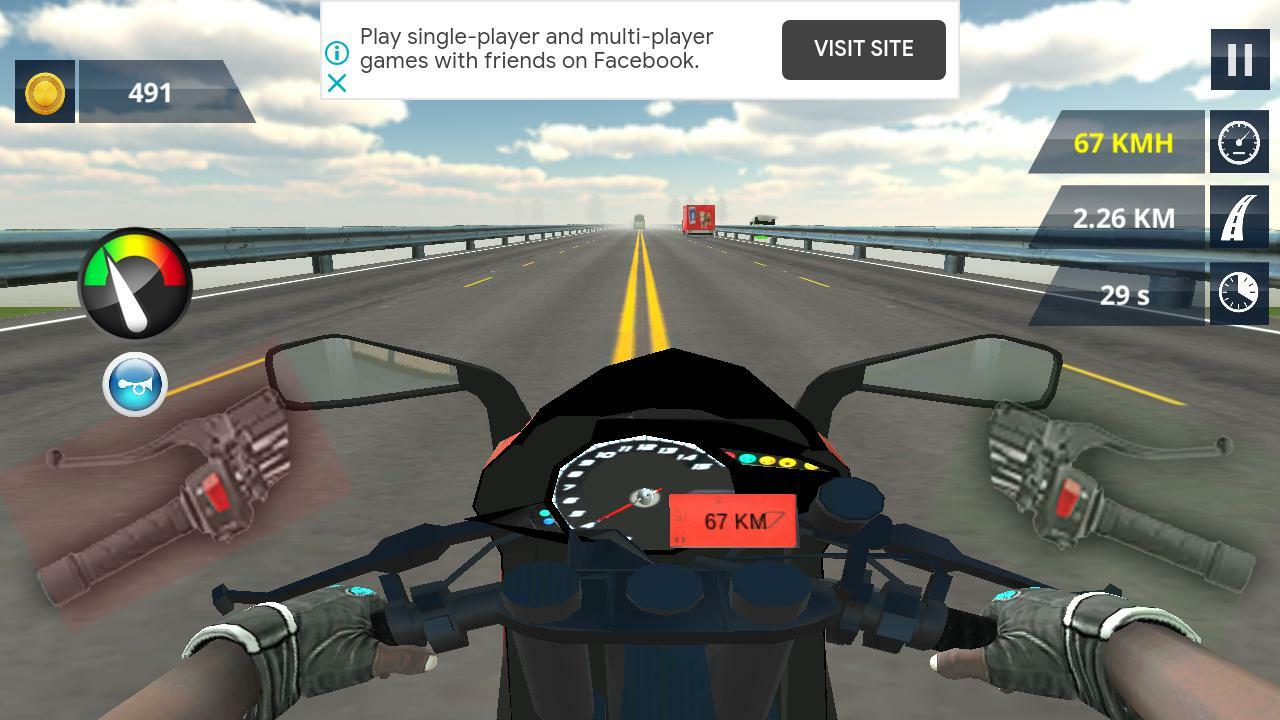Screen dimensions: 1280x720
Task: Click the stopwatch icon next to 29 s
Action: pos(1239,294)
